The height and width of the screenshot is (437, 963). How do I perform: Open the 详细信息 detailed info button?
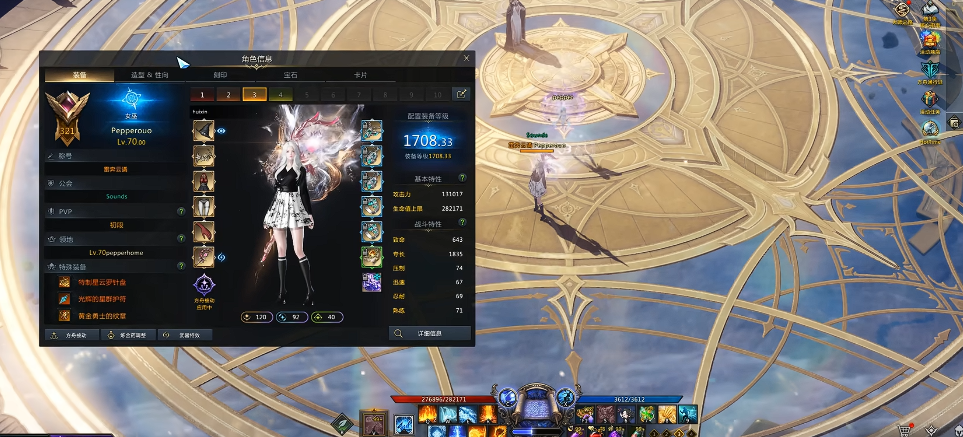429,333
